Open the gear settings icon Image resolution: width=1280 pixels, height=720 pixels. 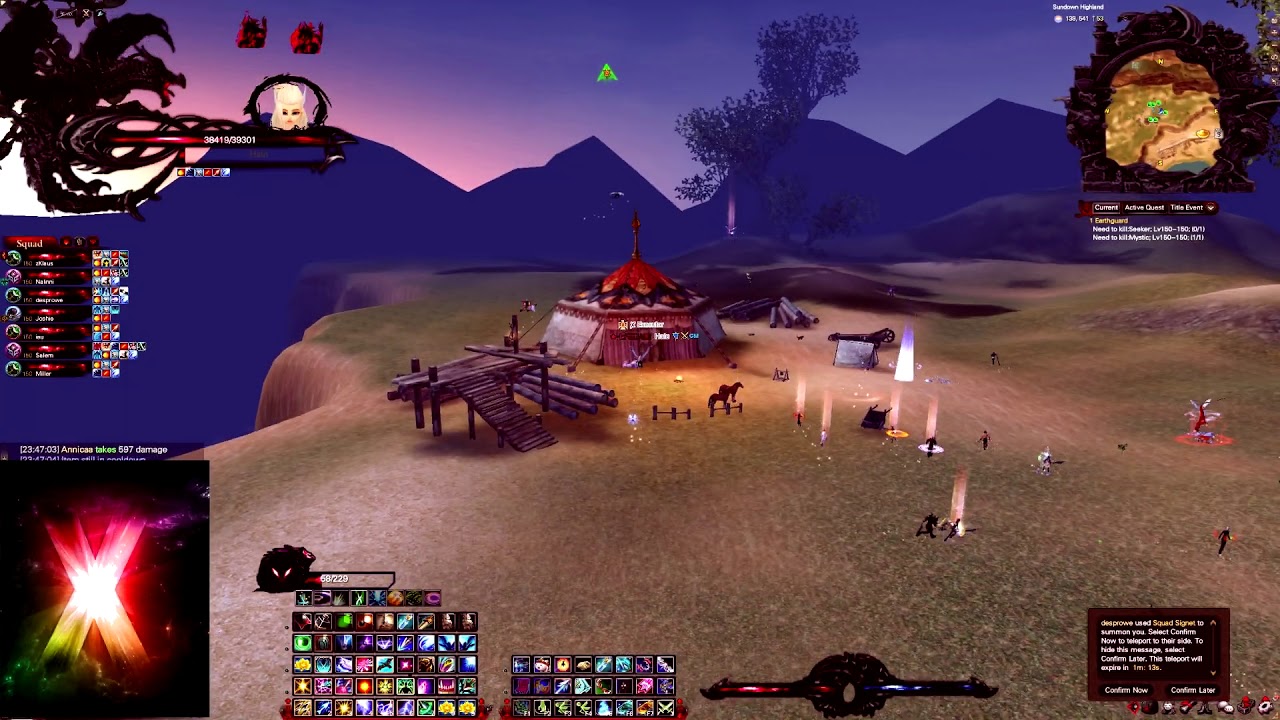[x=1265, y=708]
